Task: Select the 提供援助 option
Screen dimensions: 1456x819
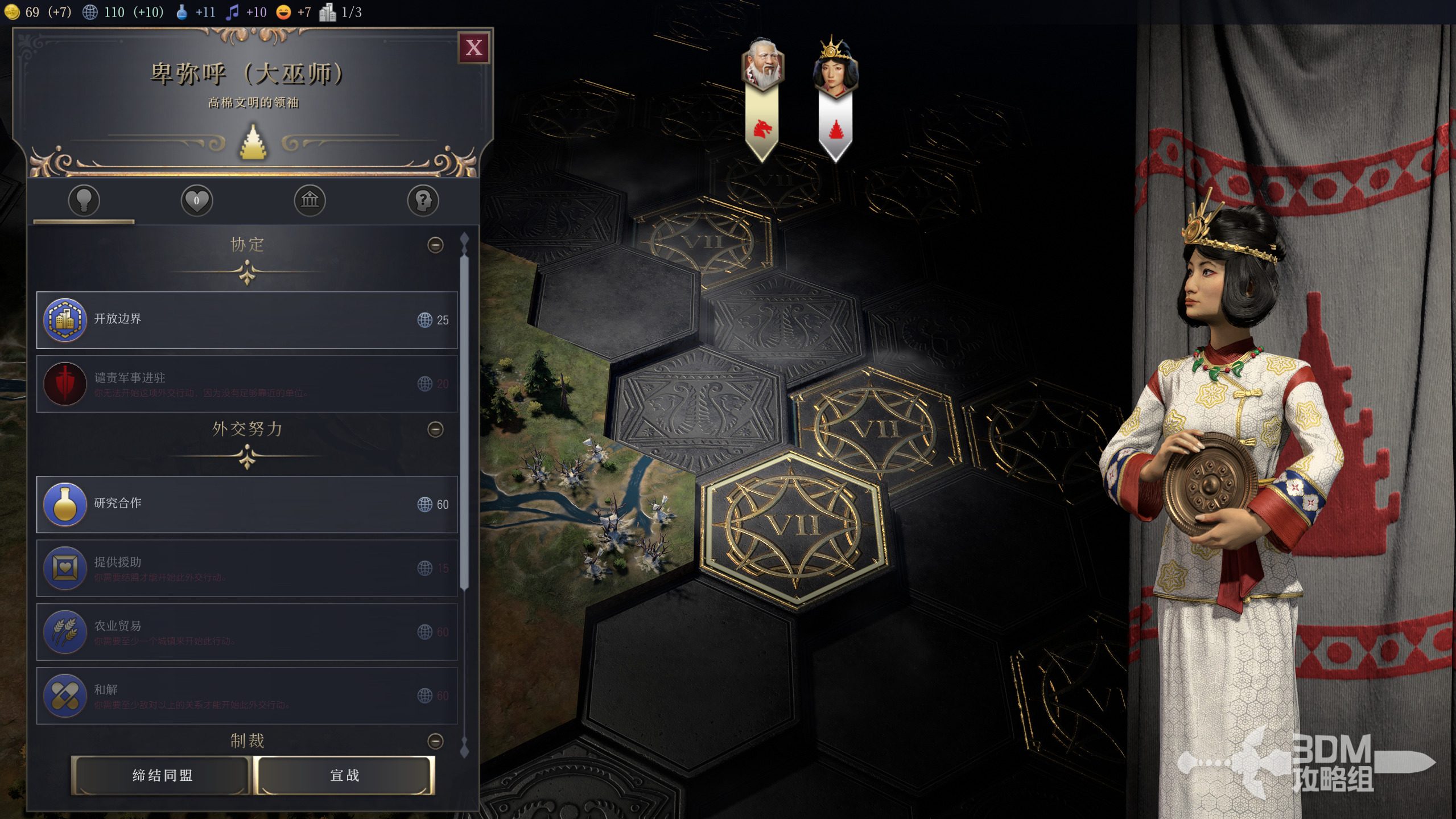Action: pyautogui.click(x=247, y=568)
